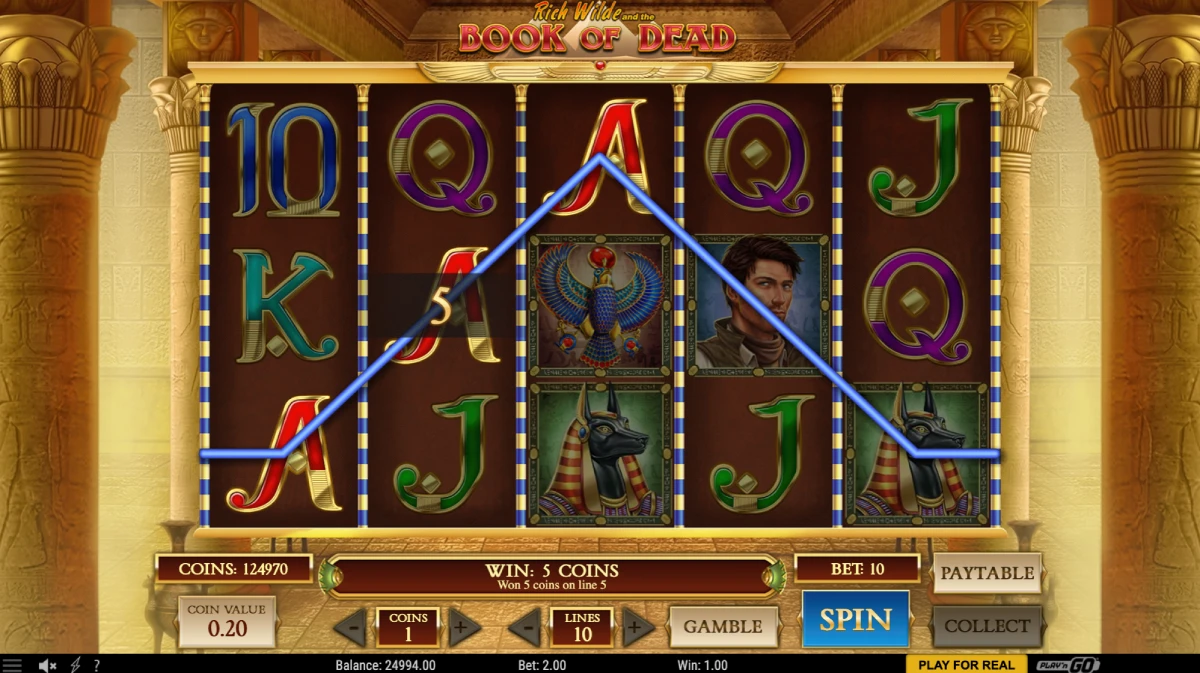The image size is (1200, 673).
Task: Decrease the number of coins
Action: [x=350, y=628]
